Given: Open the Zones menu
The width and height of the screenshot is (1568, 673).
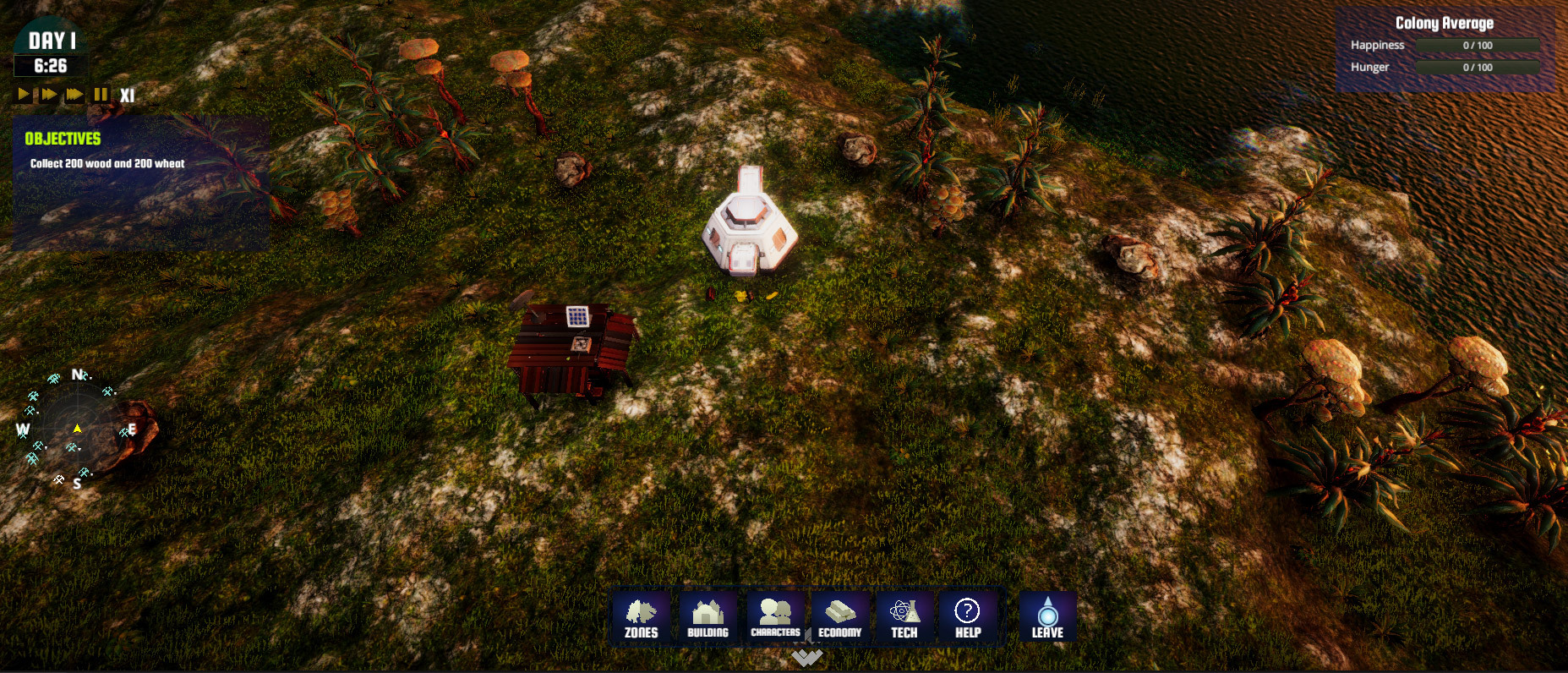Looking at the screenshot, I should (x=641, y=618).
